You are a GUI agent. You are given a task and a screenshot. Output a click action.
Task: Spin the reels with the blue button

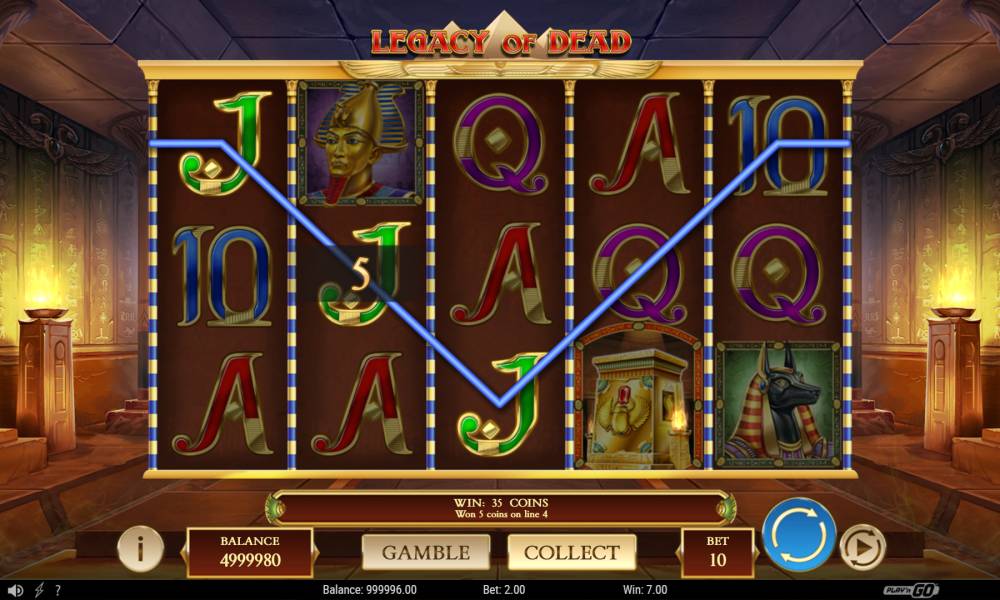point(799,534)
